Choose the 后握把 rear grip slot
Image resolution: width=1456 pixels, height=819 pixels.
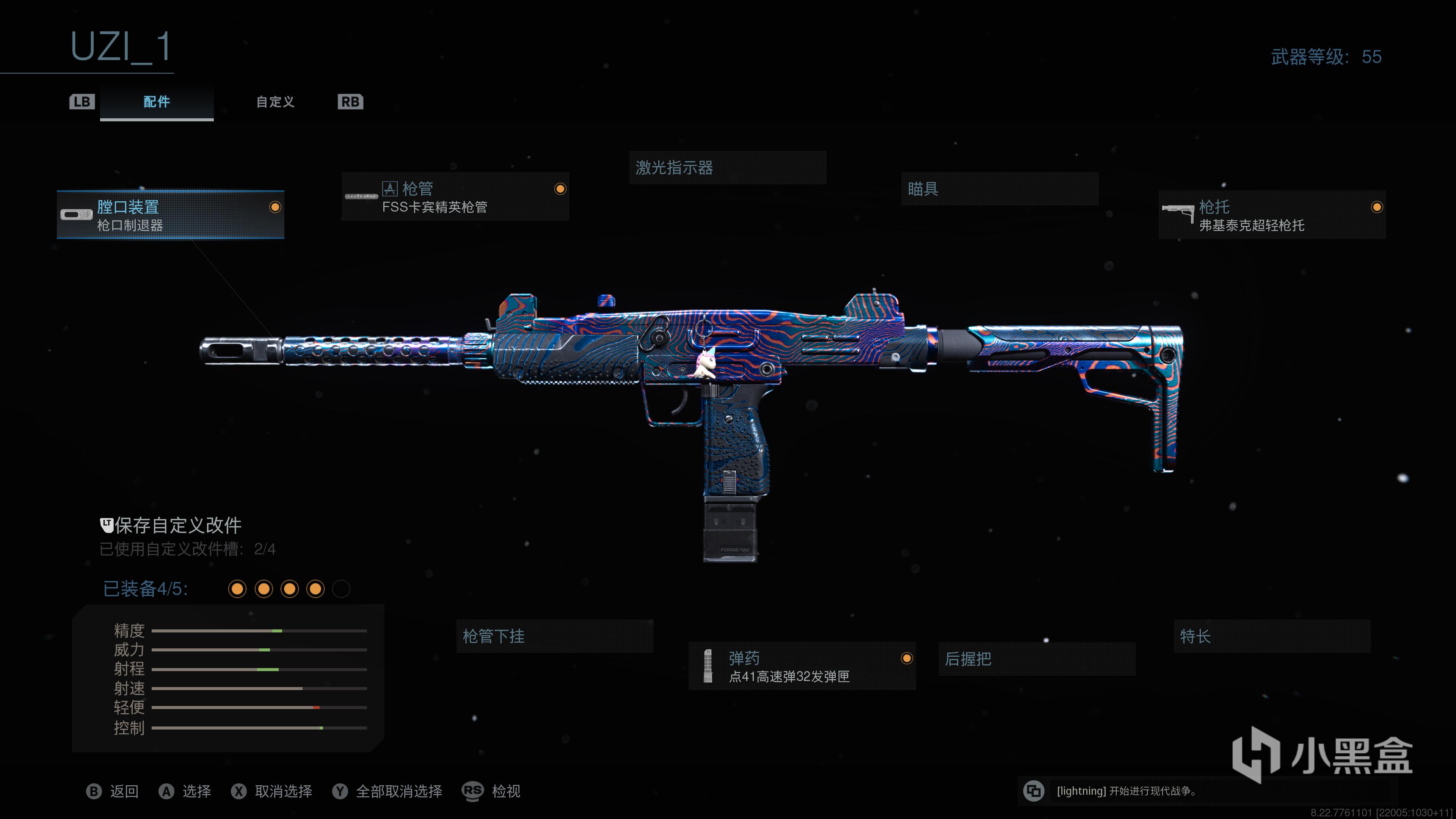click(1037, 659)
